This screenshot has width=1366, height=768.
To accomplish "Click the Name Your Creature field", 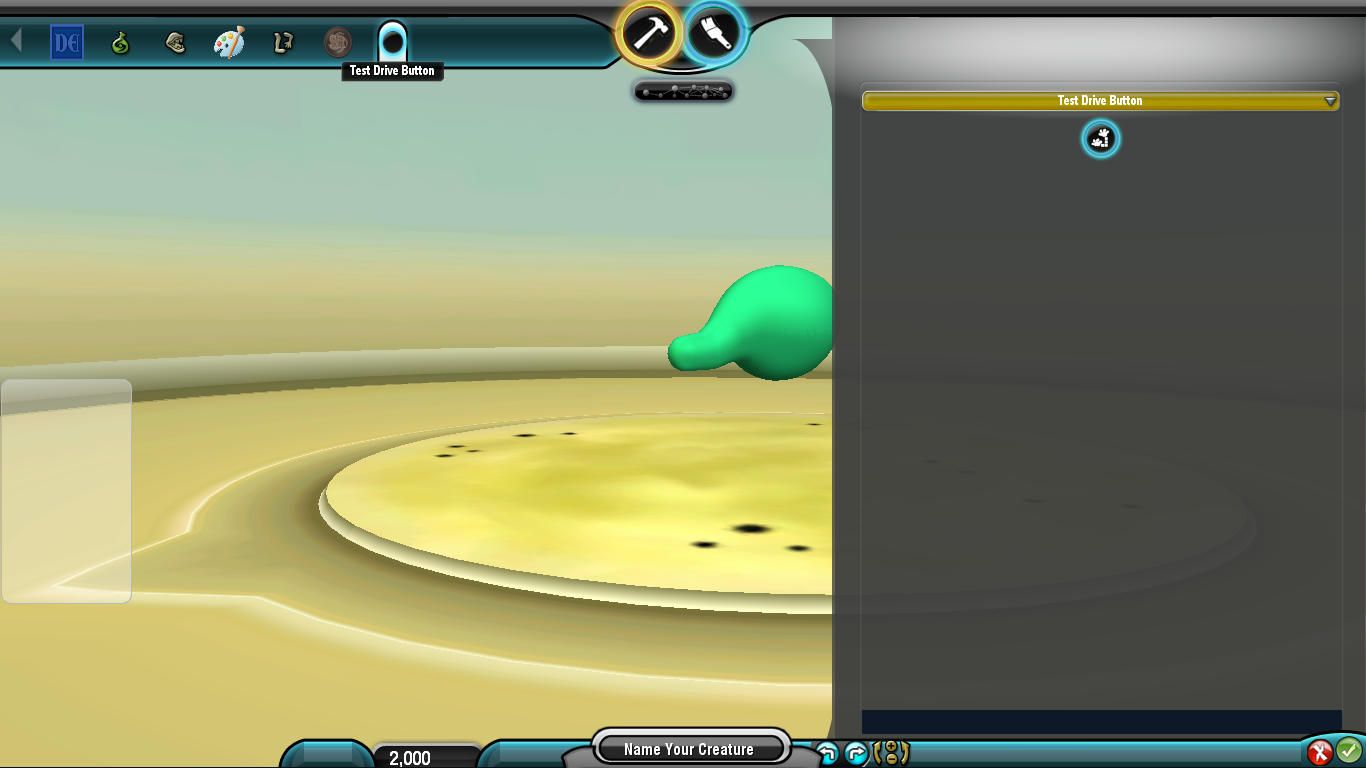I will [689, 749].
